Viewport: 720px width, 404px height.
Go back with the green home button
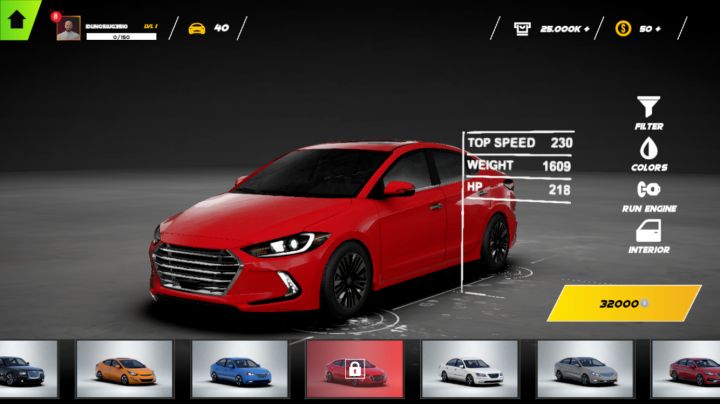tap(17, 19)
